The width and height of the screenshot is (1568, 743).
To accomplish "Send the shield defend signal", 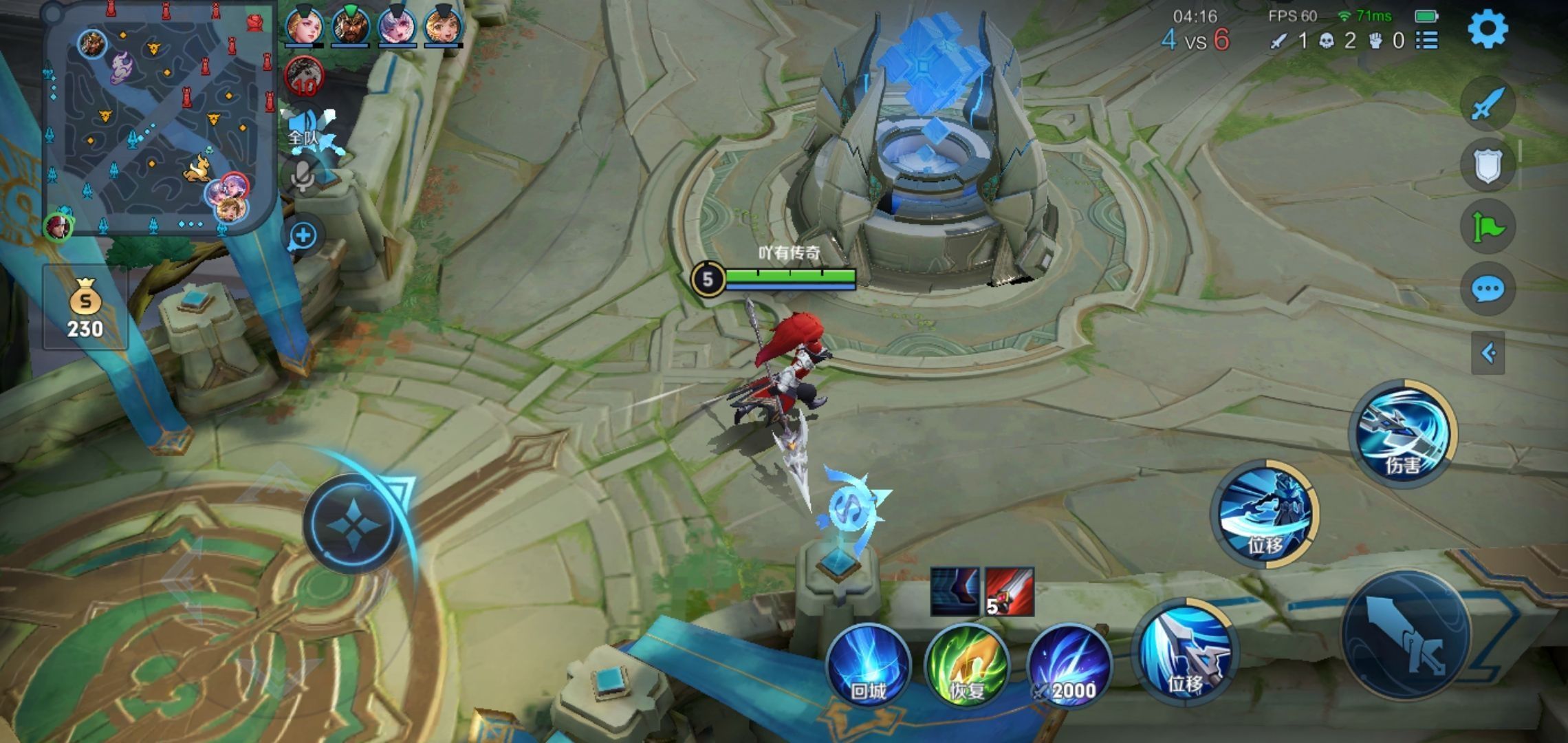I will 1488,165.
